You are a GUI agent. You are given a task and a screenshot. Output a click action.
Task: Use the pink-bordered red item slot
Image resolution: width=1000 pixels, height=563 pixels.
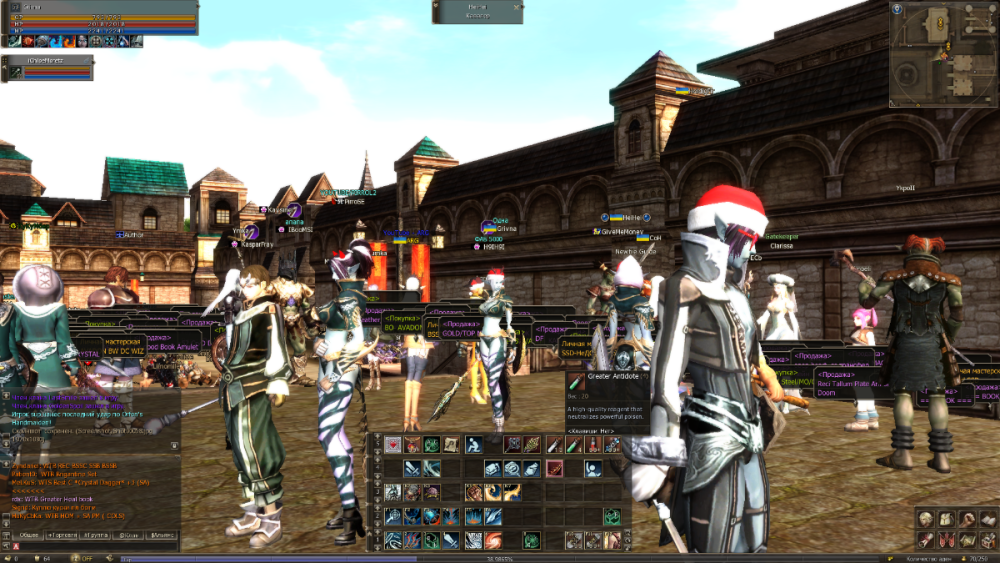coord(554,468)
